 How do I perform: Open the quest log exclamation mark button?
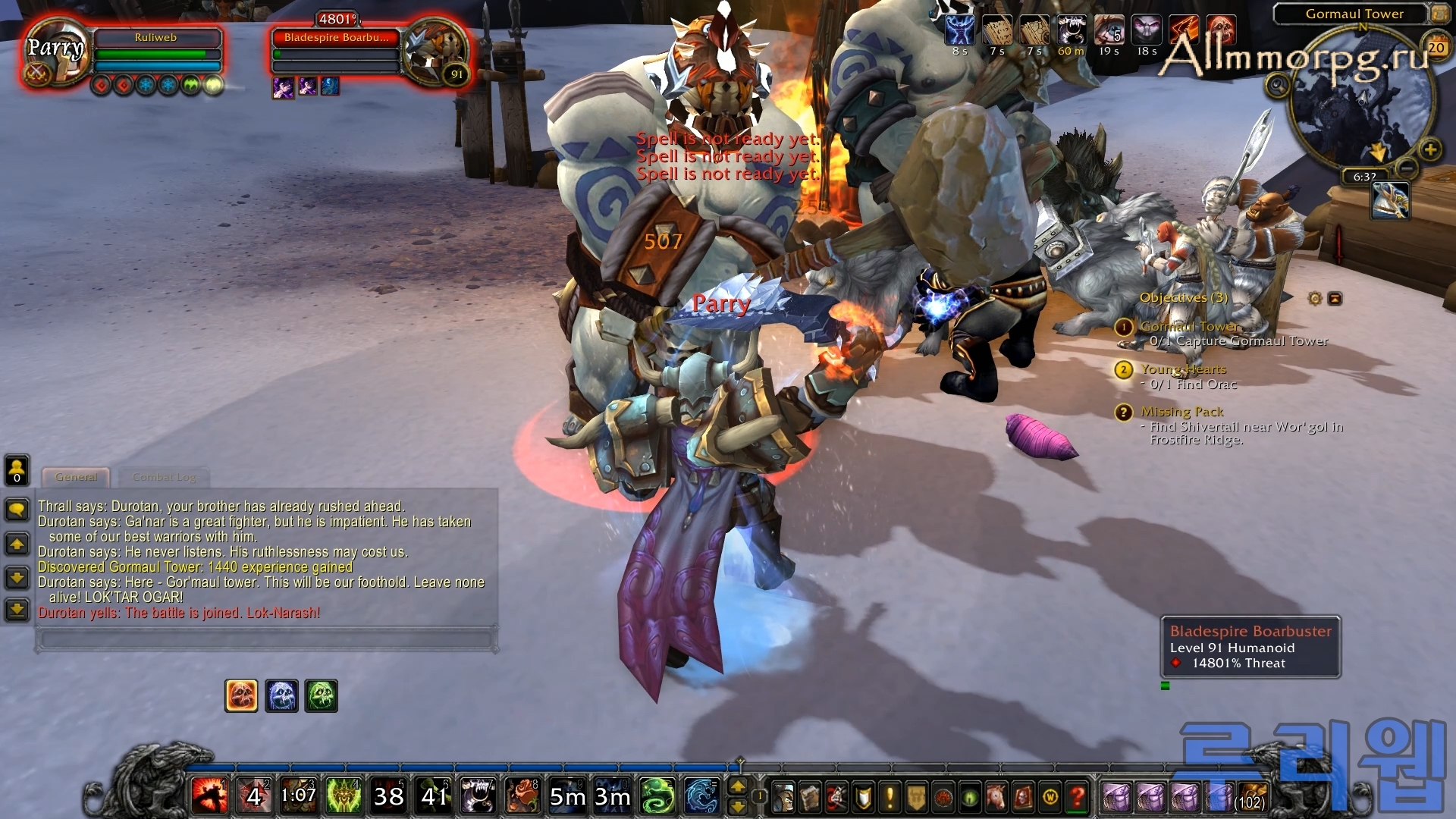point(890,797)
